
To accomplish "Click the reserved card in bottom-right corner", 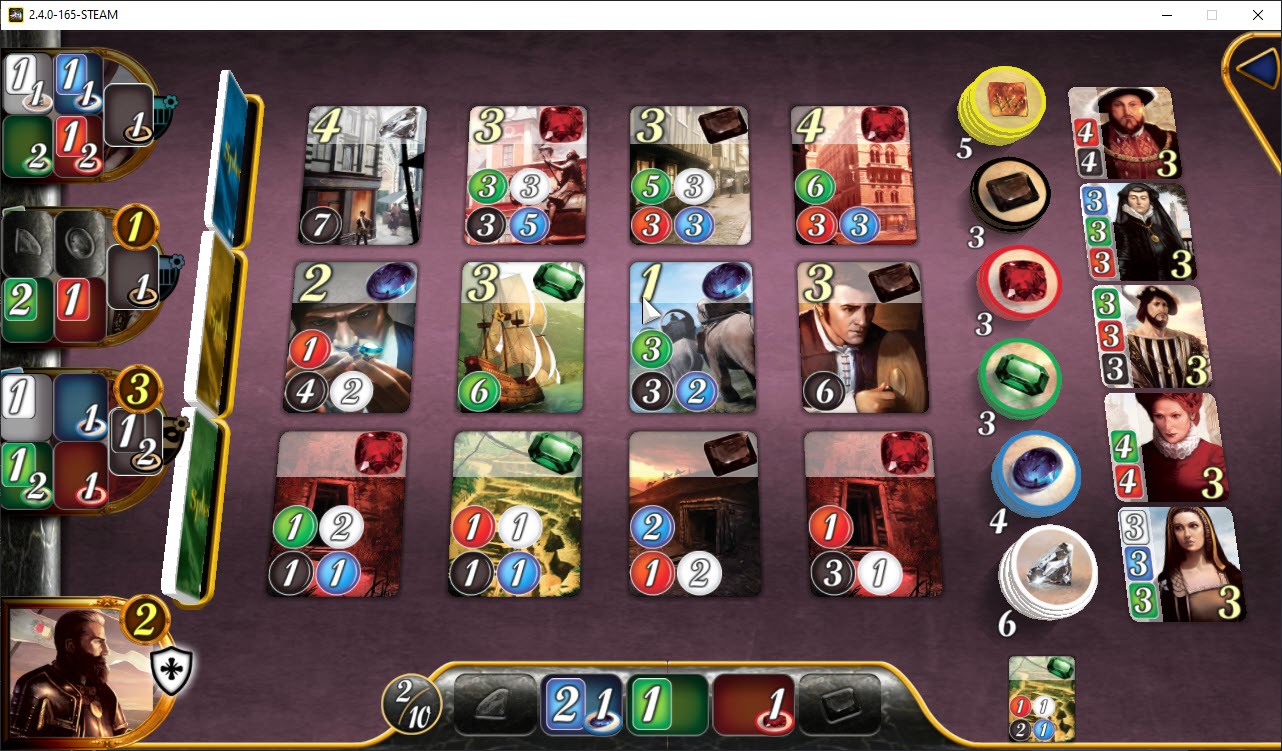I will [x=1040, y=698].
